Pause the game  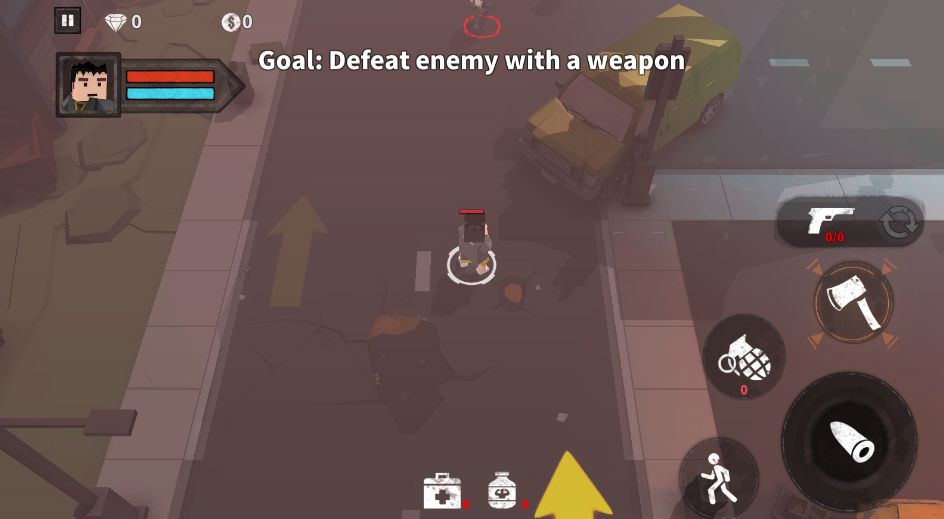(68, 20)
